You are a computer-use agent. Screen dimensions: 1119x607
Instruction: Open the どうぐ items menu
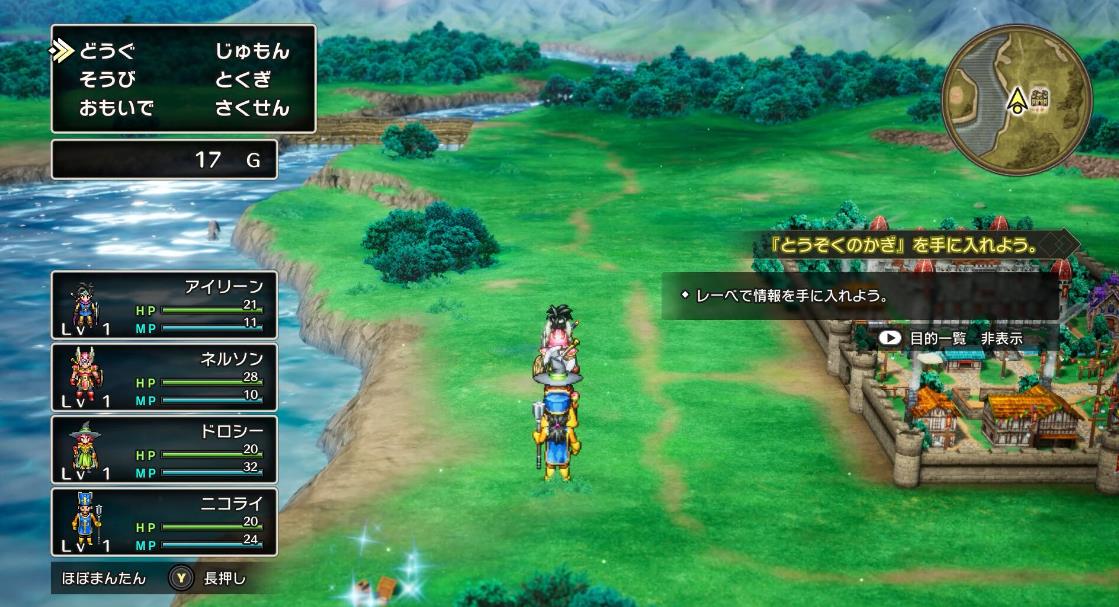(106, 51)
